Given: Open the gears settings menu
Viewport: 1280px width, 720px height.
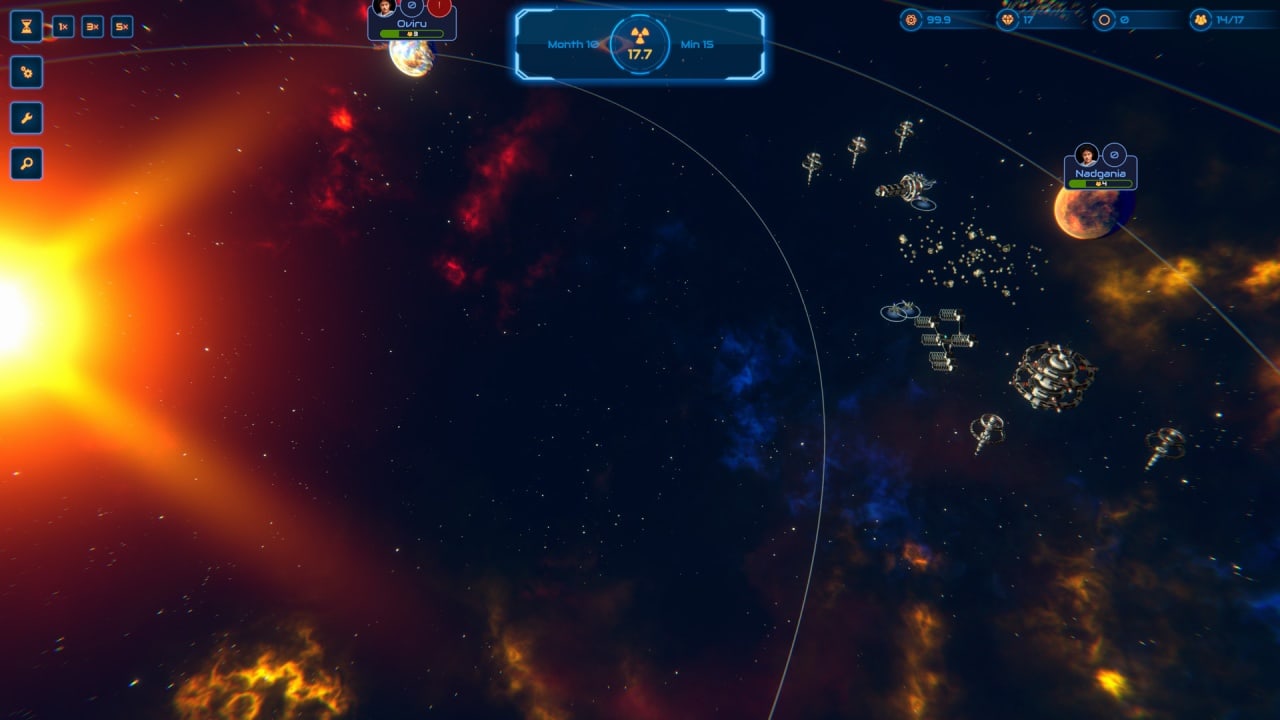Looking at the screenshot, I should pyautogui.click(x=26, y=72).
